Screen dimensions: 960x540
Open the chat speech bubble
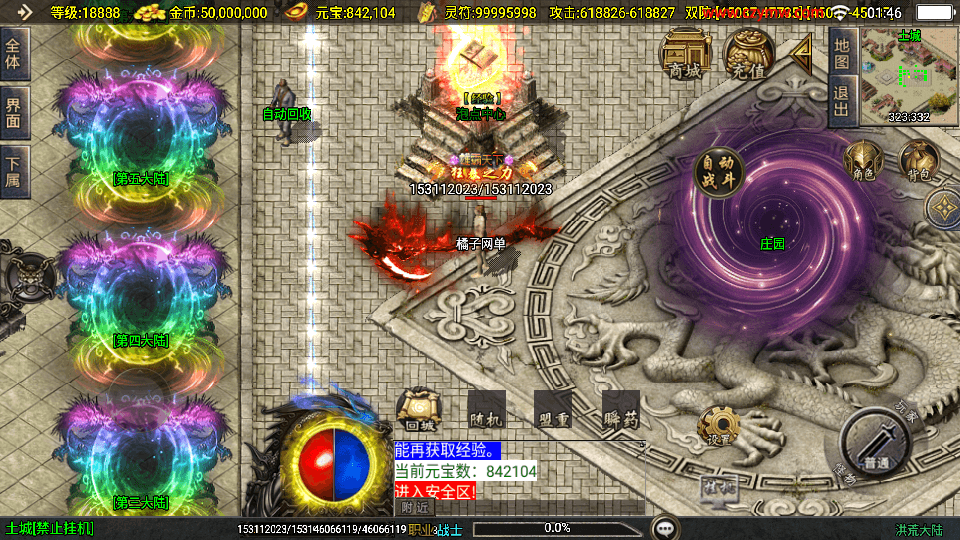pos(664,527)
